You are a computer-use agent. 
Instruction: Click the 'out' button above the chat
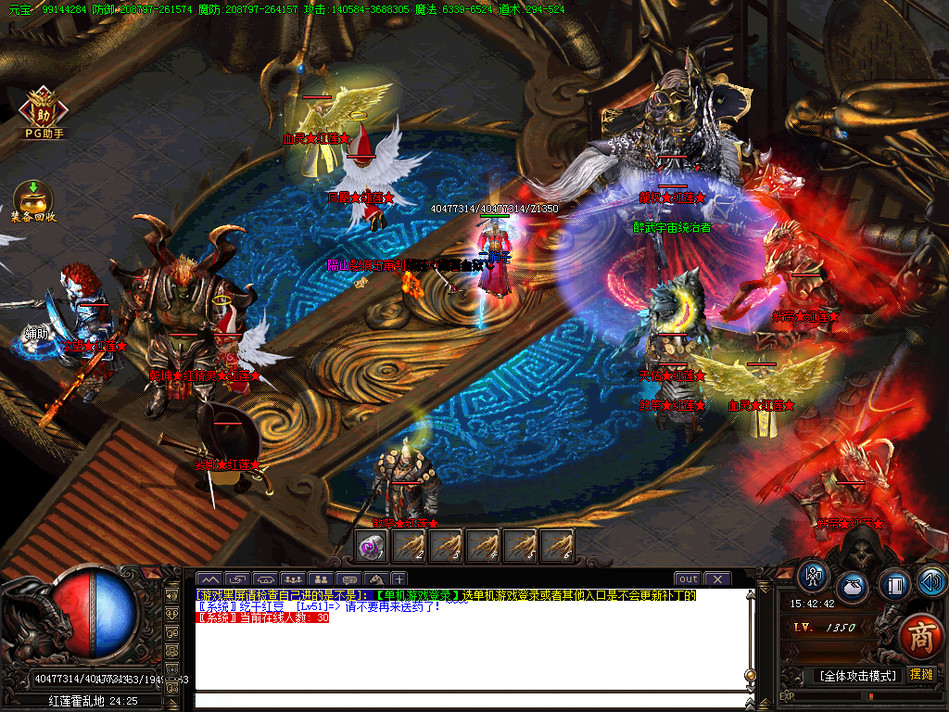tap(688, 579)
